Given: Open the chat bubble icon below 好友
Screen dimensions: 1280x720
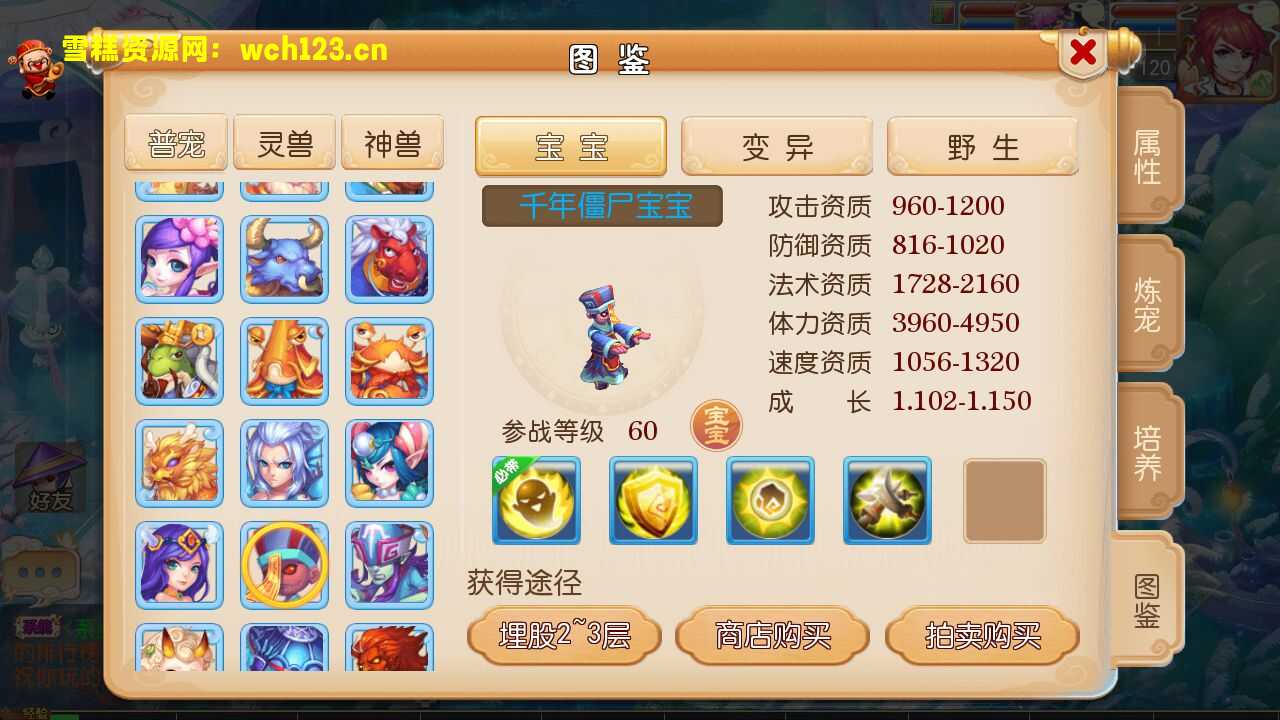Looking at the screenshot, I should click(x=40, y=570).
